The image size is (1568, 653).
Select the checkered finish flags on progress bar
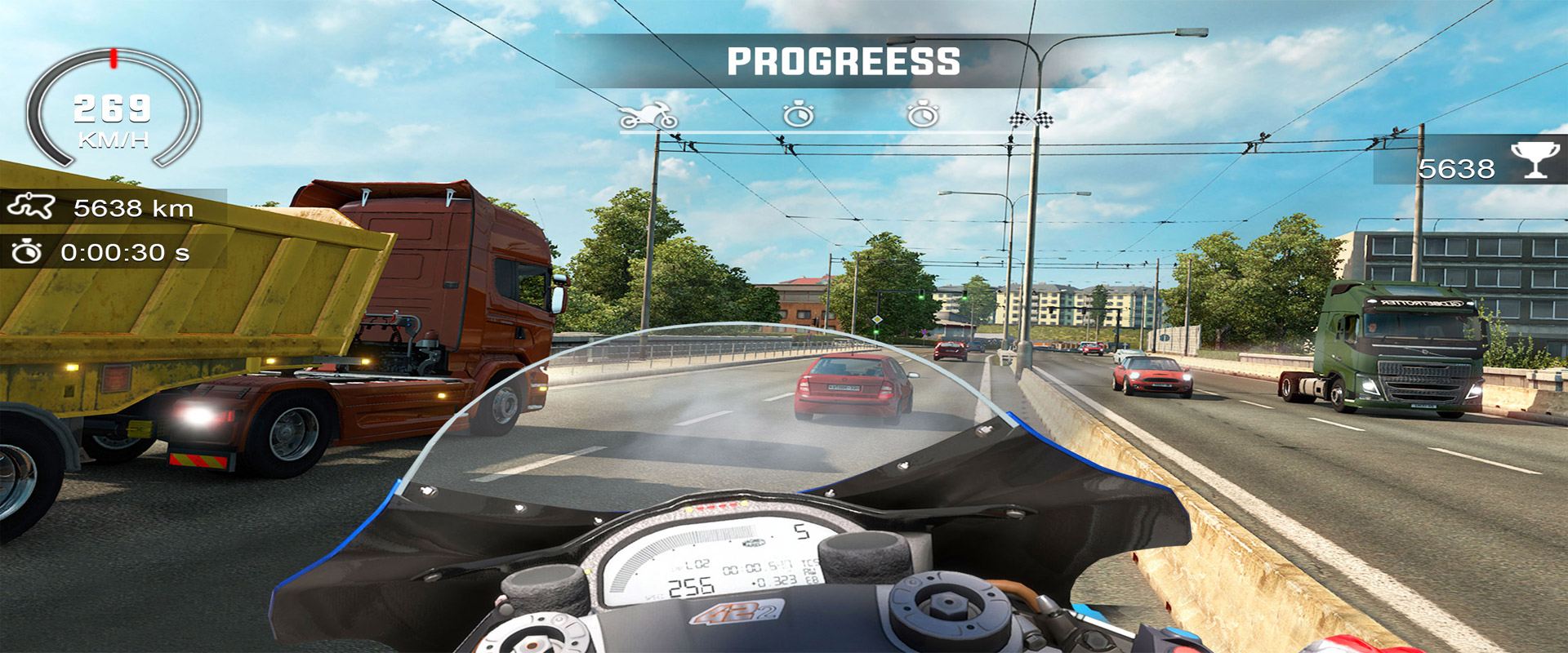tap(1031, 119)
